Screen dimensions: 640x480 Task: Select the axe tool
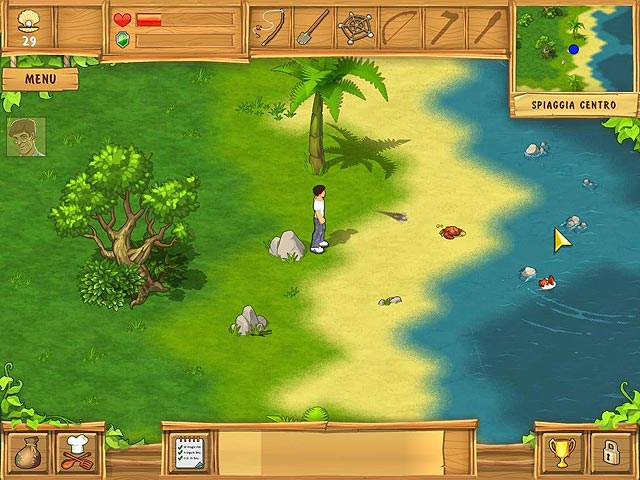(x=443, y=28)
